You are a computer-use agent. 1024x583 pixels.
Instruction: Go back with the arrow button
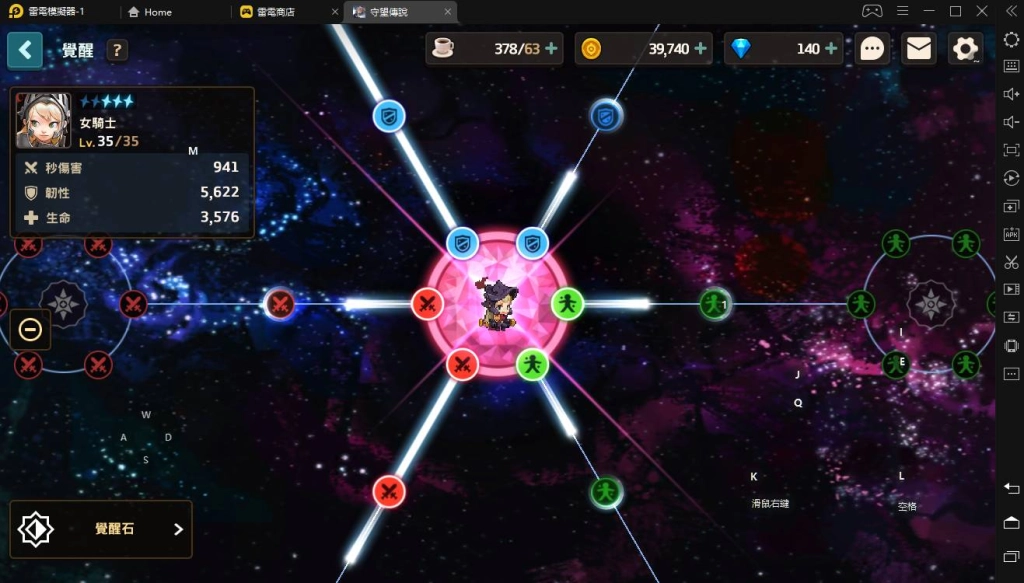pos(25,49)
